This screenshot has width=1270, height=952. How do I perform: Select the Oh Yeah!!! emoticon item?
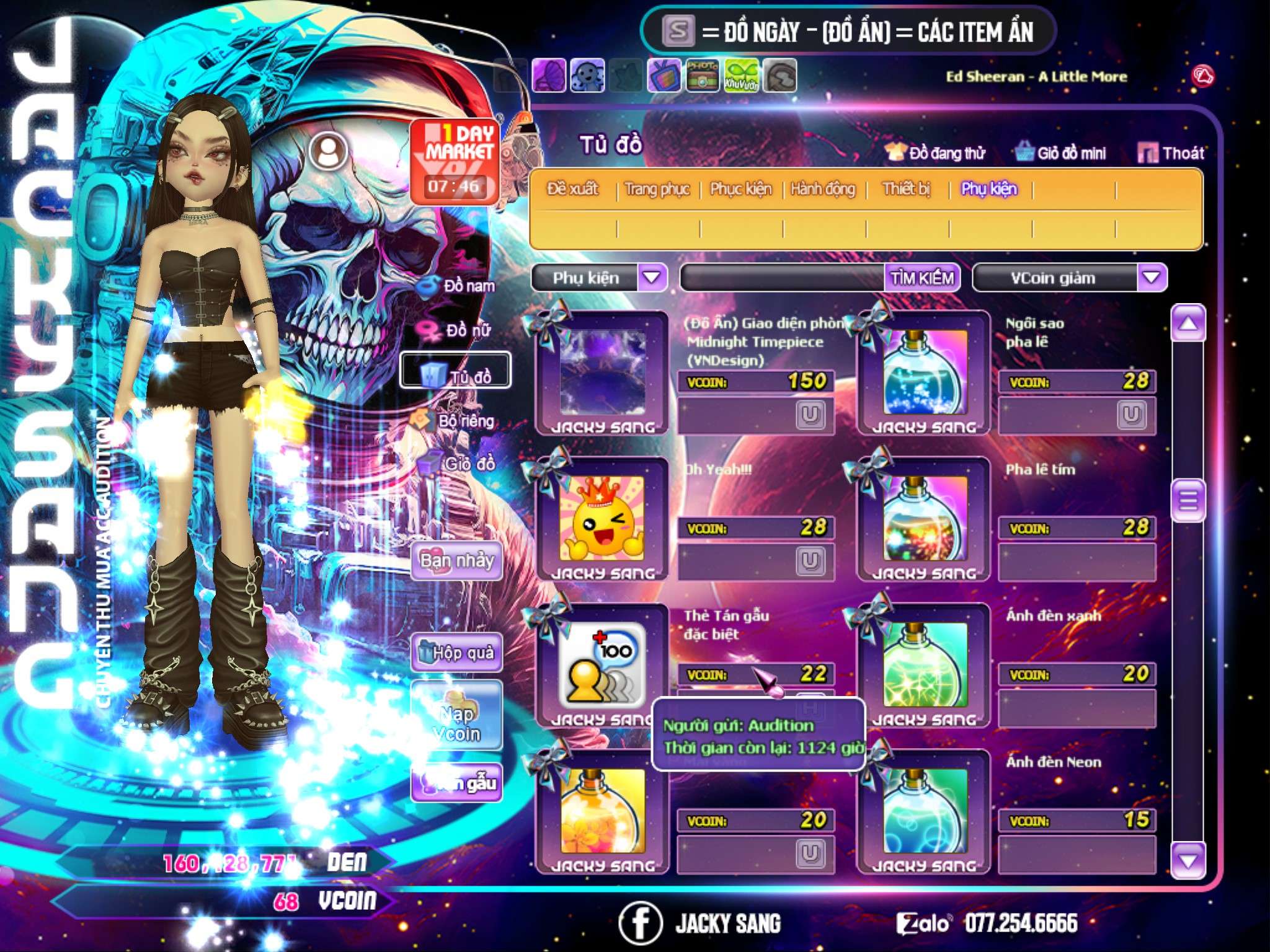point(602,518)
